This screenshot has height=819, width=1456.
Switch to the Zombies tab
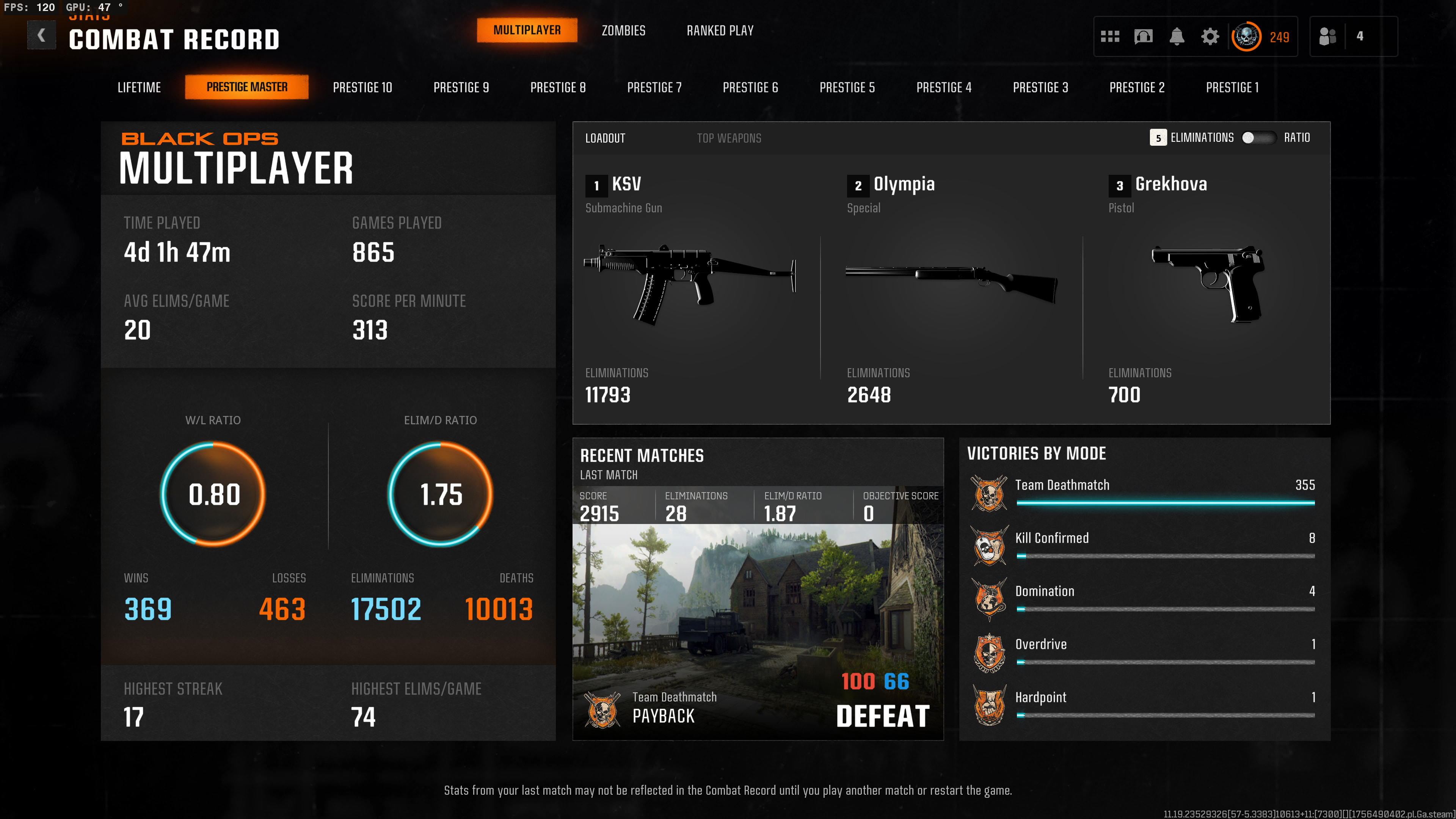623,30
